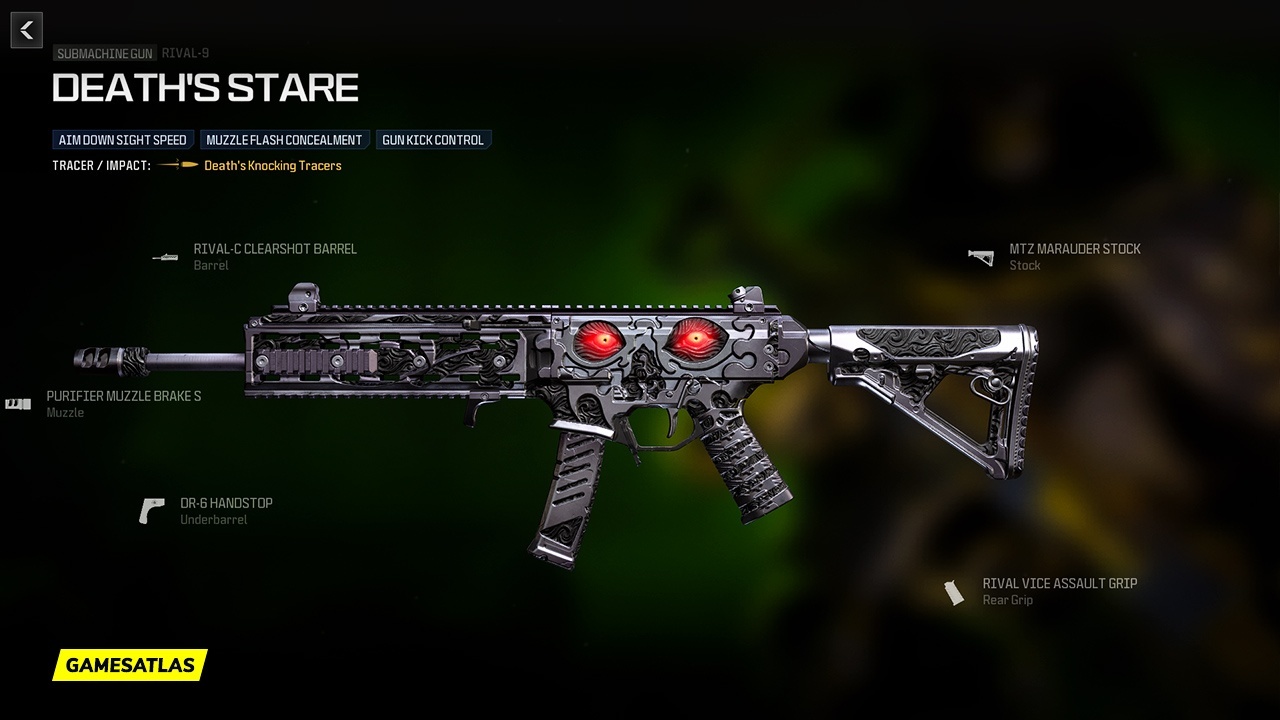Select the Purifier Muzzle Brake S icon
The height and width of the screenshot is (720, 1280).
pyautogui.click(x=17, y=404)
